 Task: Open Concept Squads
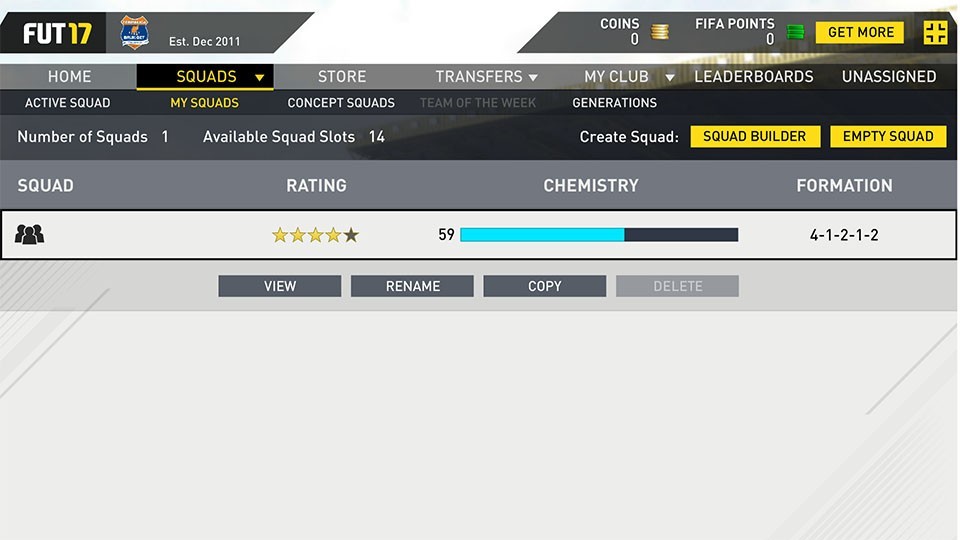tap(341, 103)
